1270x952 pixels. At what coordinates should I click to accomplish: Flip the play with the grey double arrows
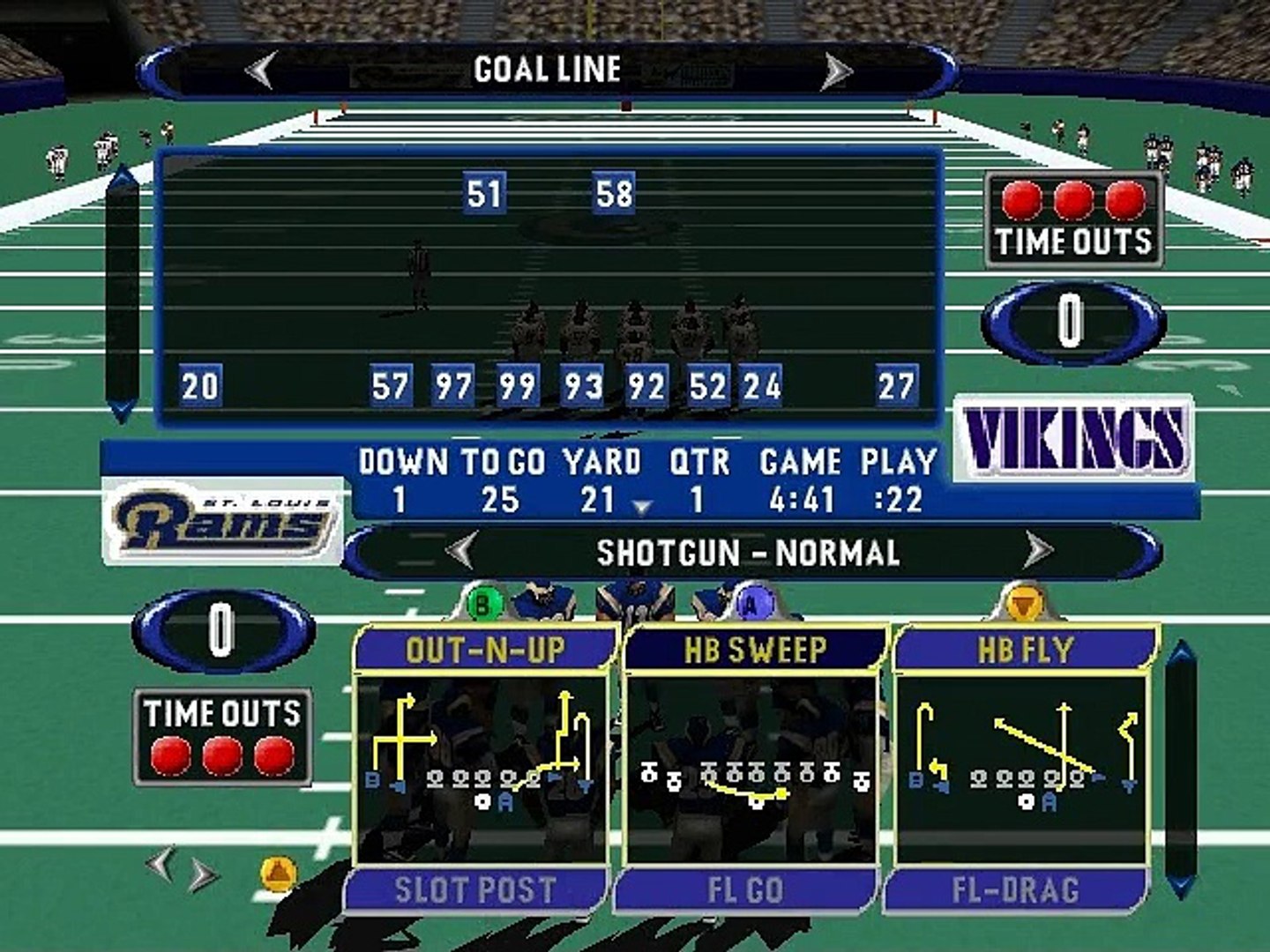[x=181, y=869]
